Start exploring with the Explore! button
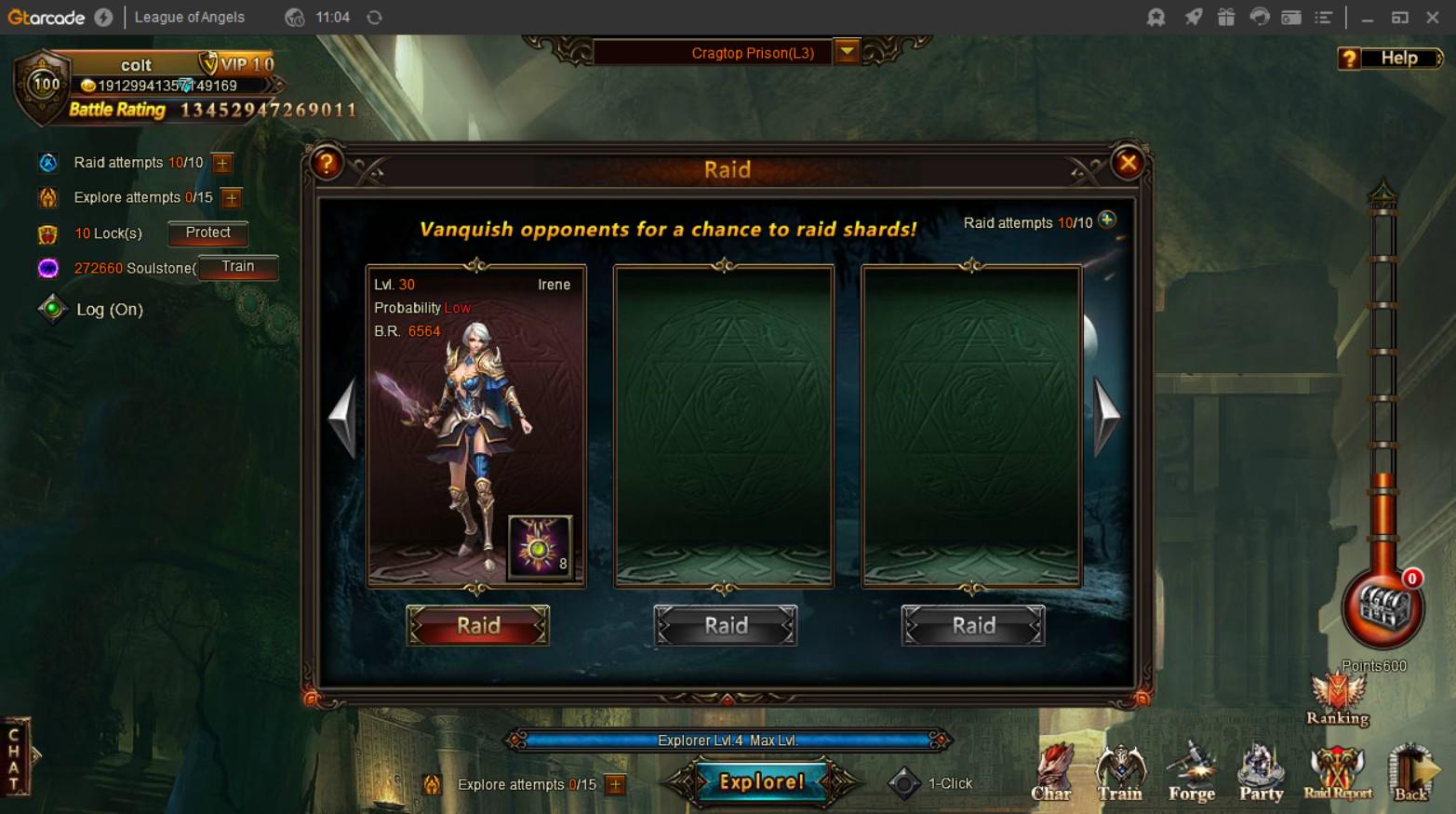Screen dimensions: 1456x814 [x=761, y=781]
